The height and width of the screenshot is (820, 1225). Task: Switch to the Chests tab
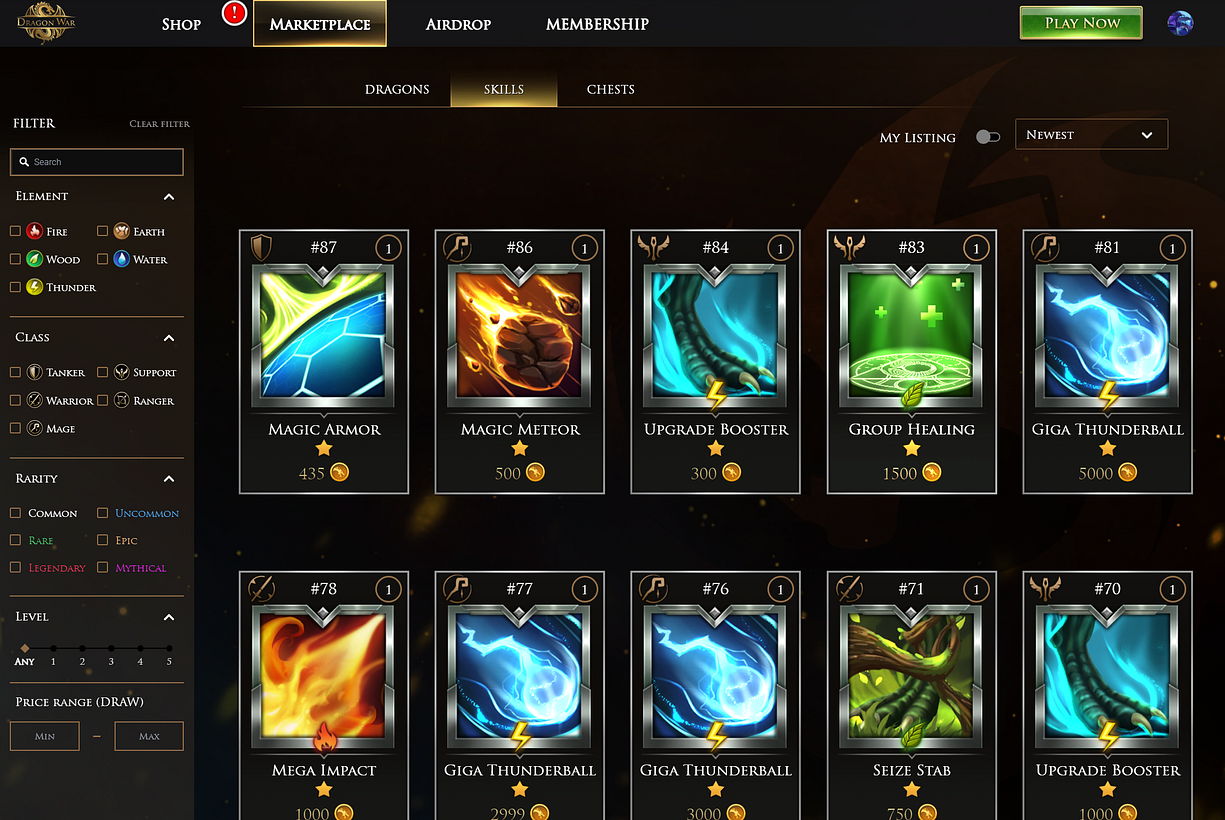610,89
